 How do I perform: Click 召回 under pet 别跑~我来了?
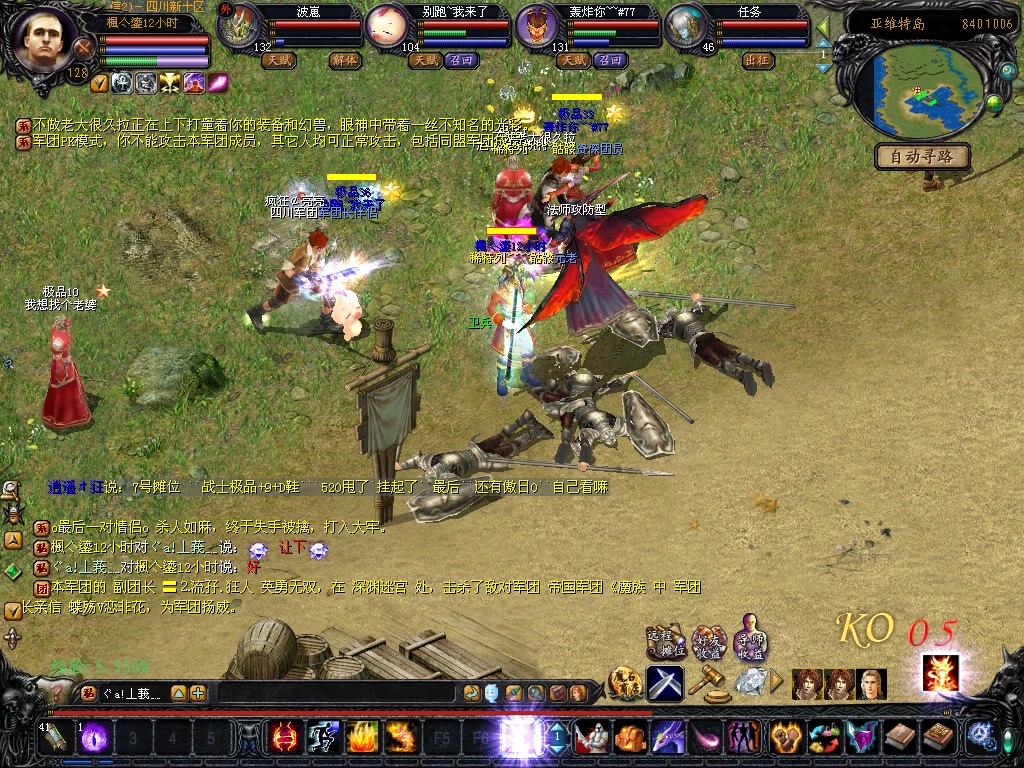462,60
